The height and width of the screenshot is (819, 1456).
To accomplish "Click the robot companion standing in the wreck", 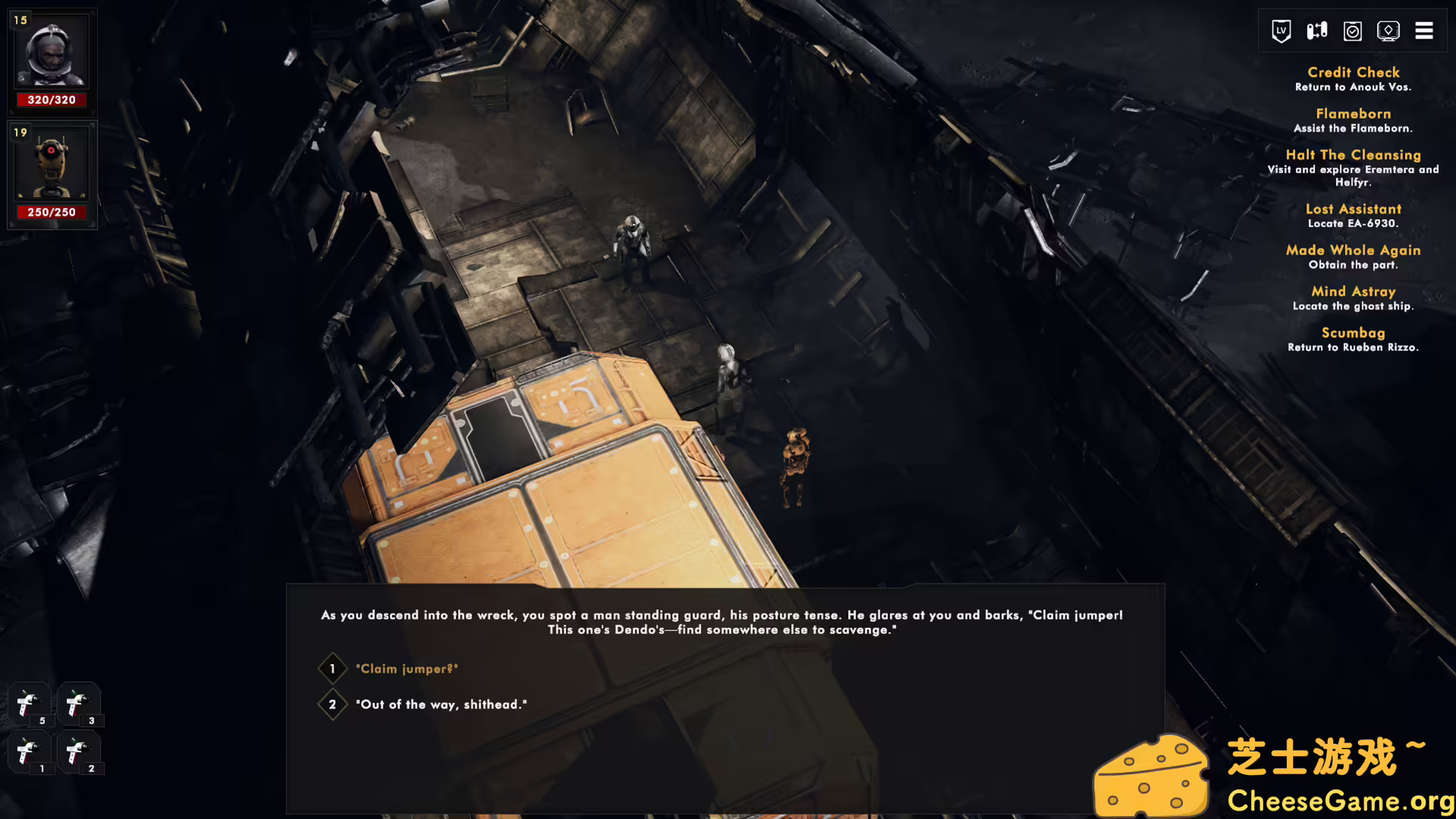I will pos(795,455).
